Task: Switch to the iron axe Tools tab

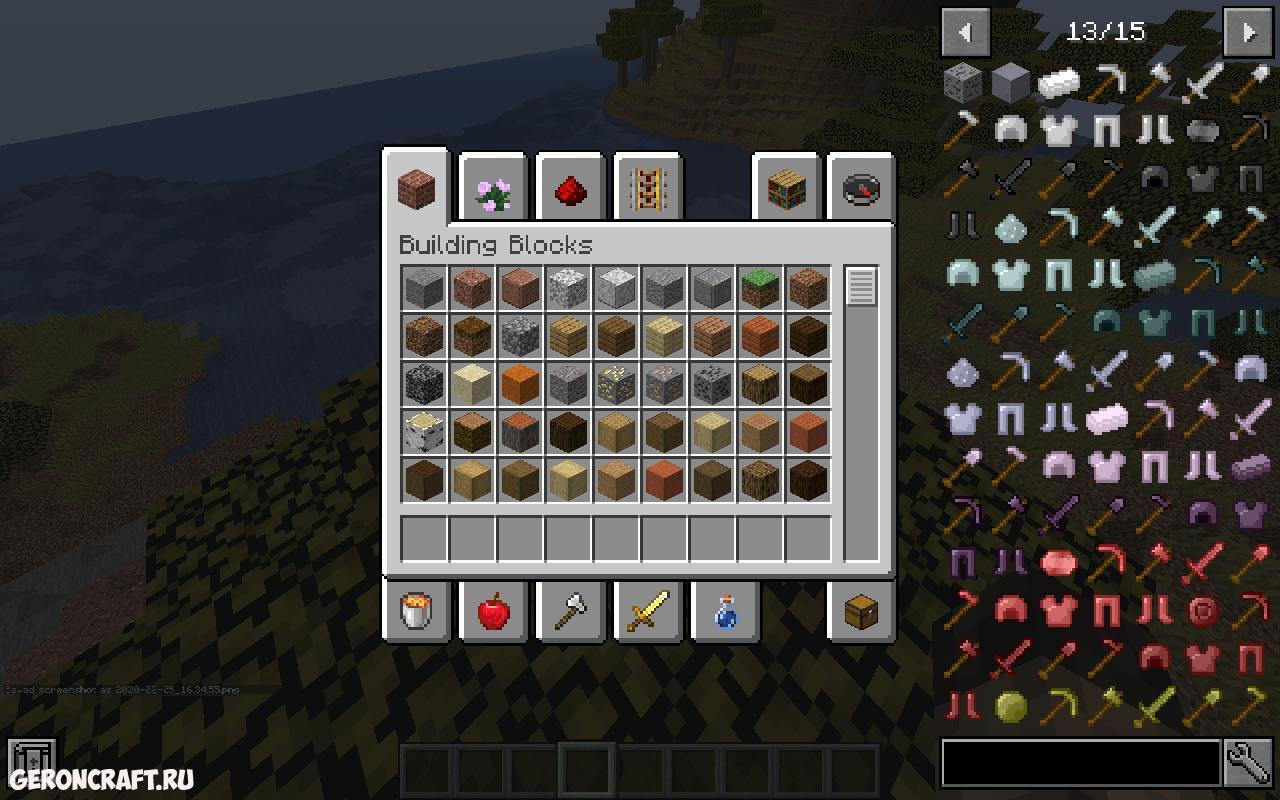Action: pyautogui.click(x=571, y=610)
